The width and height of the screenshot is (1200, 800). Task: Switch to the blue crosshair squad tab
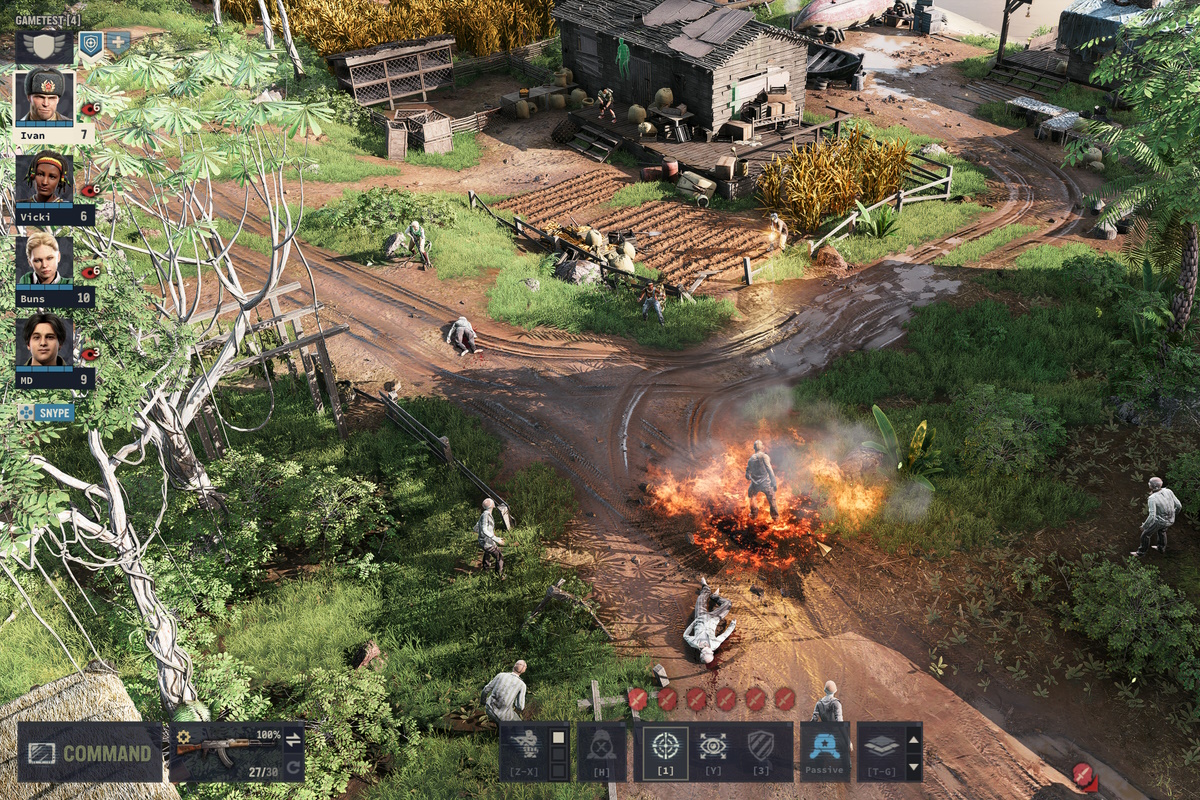[91, 43]
